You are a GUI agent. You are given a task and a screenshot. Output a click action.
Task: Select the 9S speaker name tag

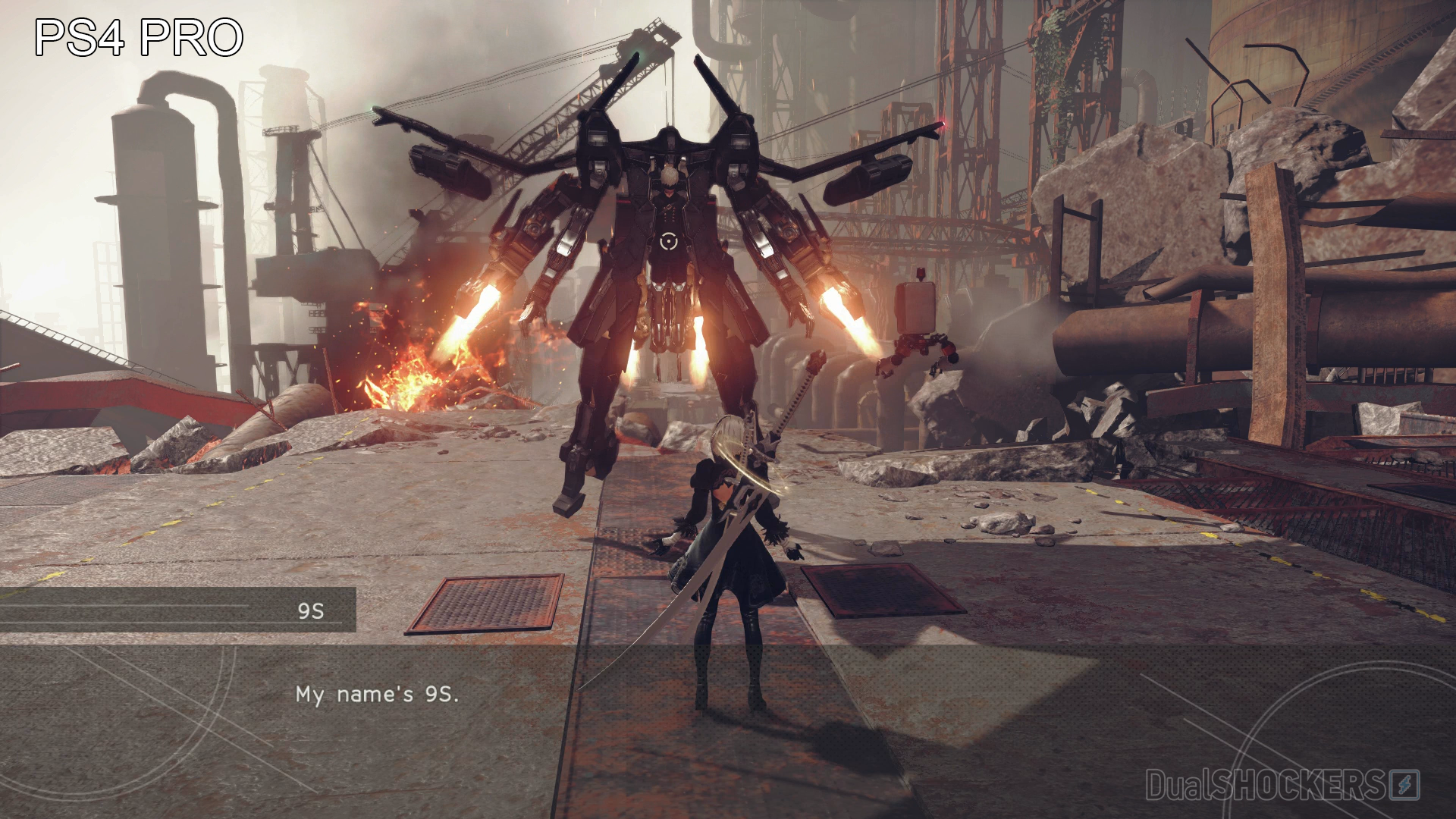pyautogui.click(x=310, y=610)
